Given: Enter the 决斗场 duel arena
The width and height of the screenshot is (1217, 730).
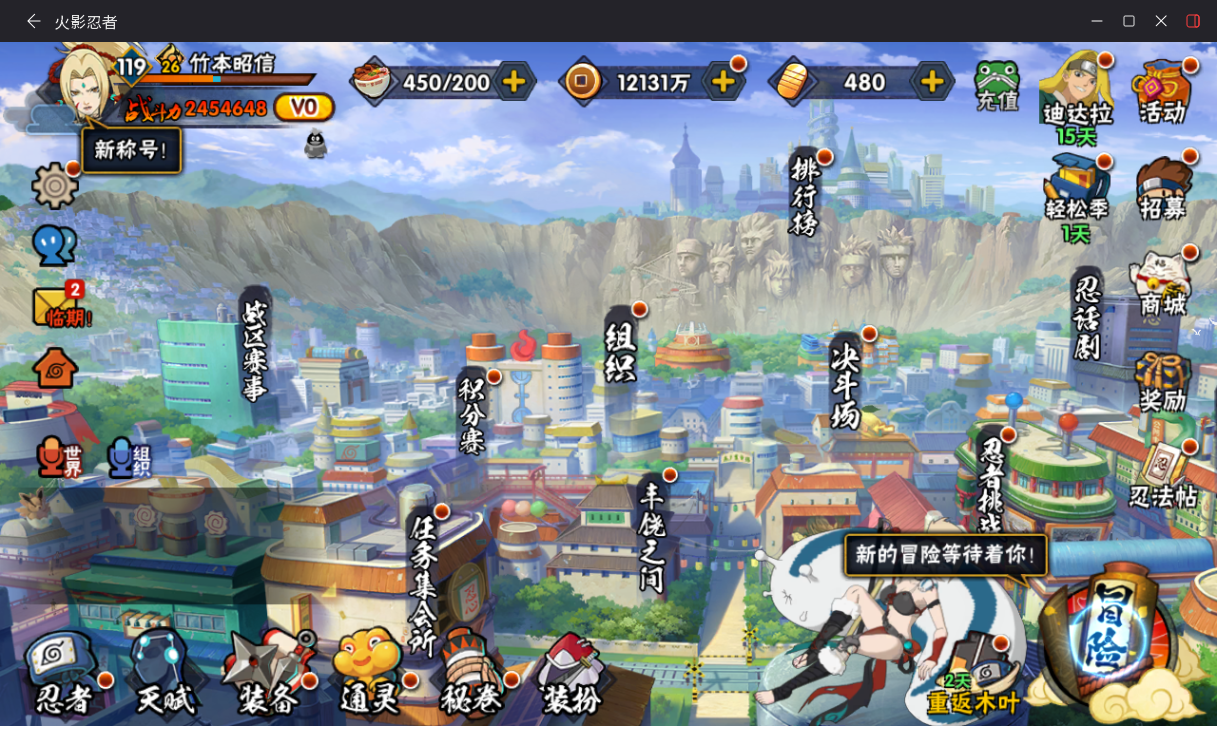Looking at the screenshot, I should pos(845,382).
